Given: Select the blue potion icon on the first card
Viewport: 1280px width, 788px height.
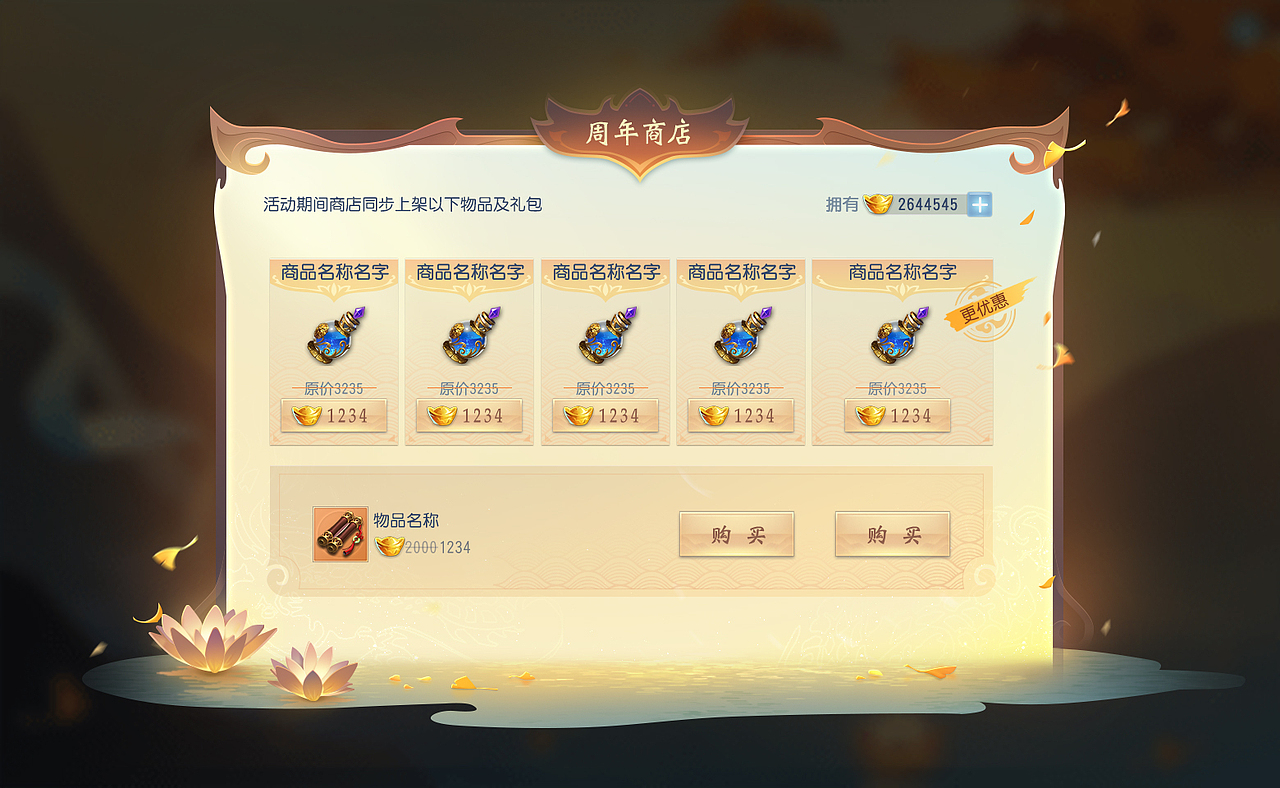Looking at the screenshot, I should click(x=334, y=338).
